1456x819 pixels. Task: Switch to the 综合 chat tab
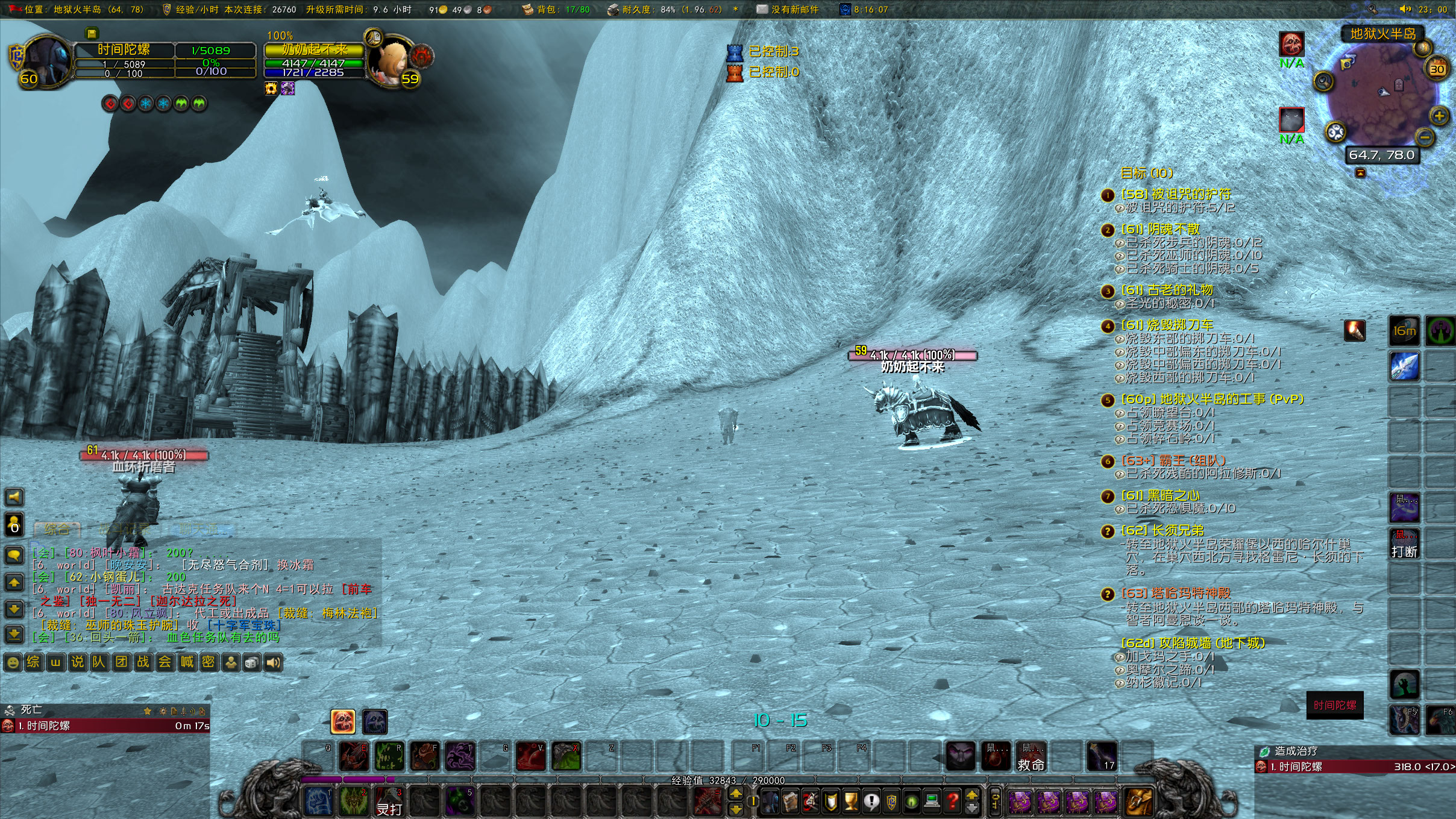57,530
